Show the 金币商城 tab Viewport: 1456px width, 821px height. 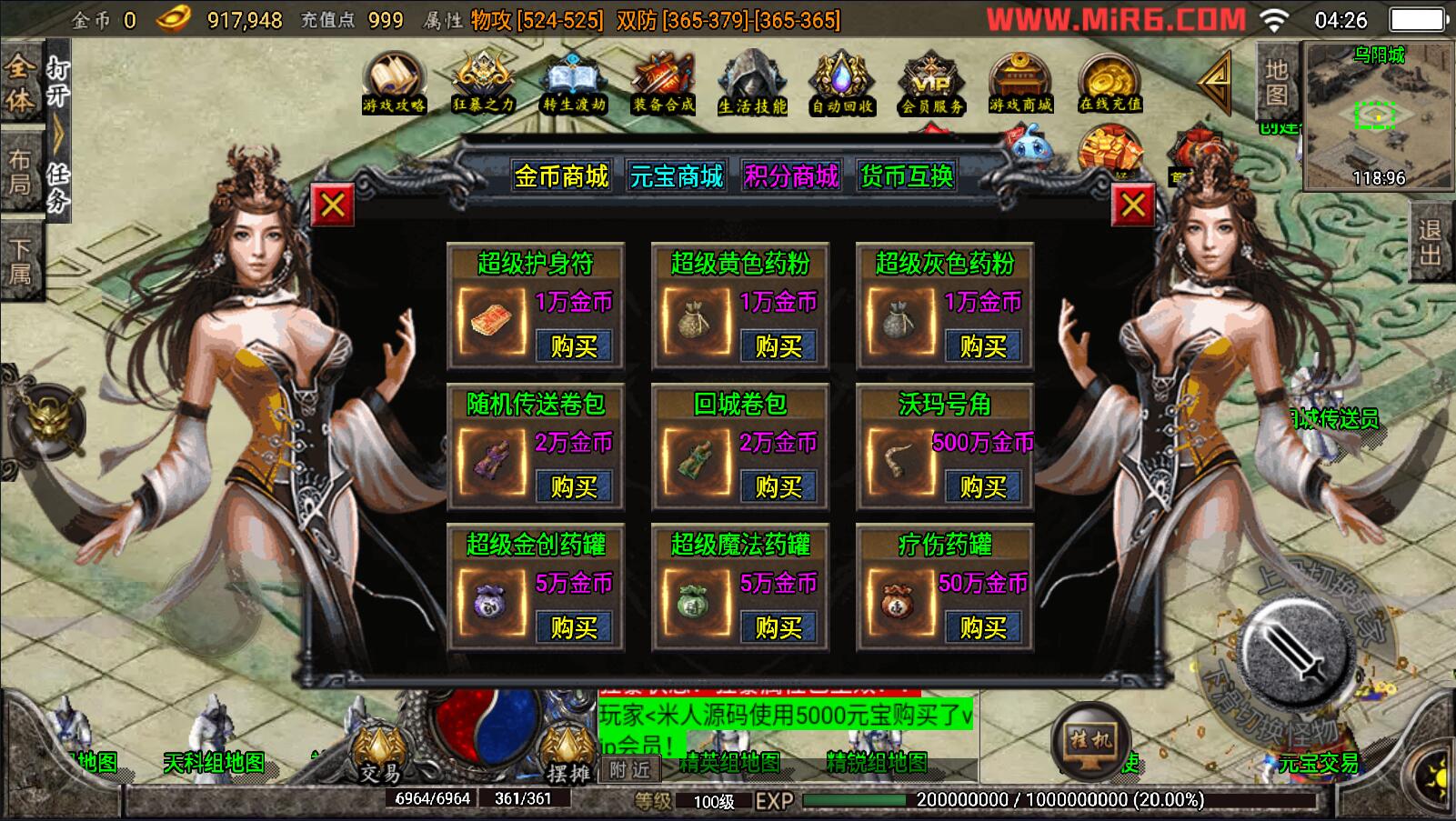click(561, 175)
